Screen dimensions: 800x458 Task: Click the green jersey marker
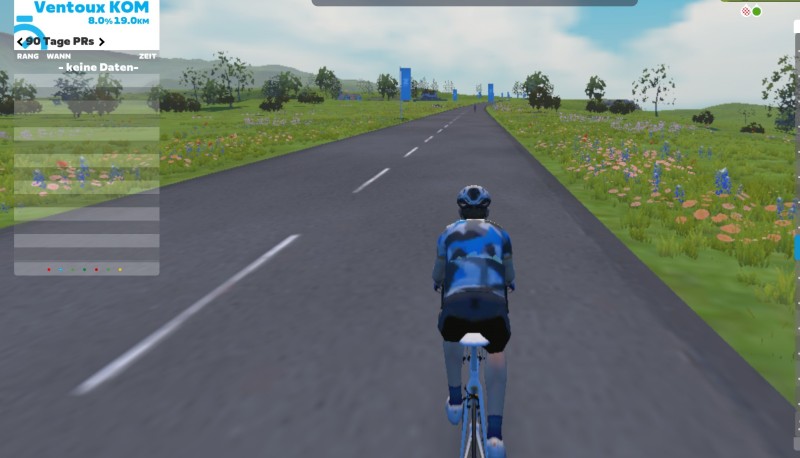click(x=757, y=11)
